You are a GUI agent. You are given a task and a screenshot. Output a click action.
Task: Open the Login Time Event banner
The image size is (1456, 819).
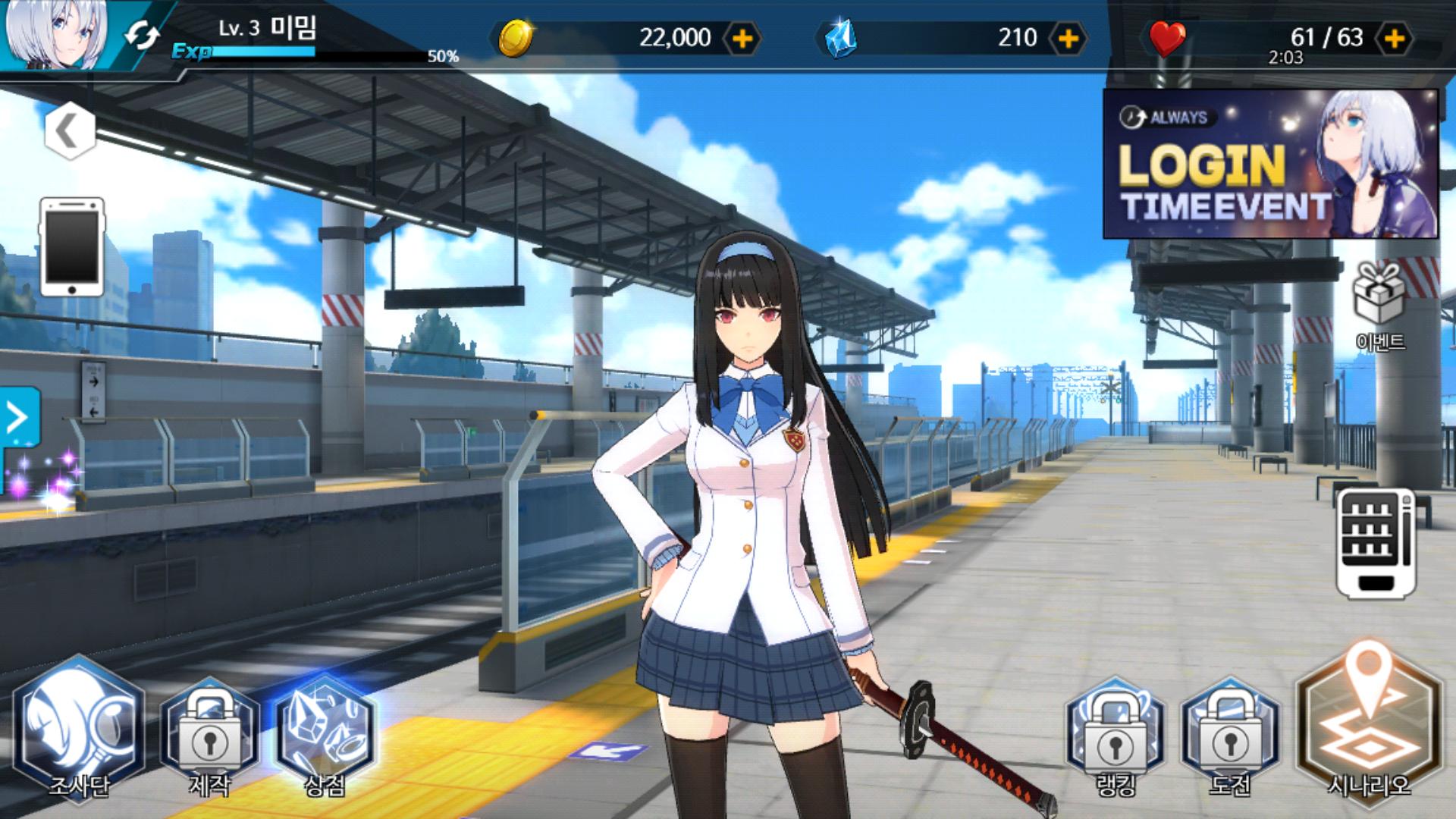pos(1269,164)
